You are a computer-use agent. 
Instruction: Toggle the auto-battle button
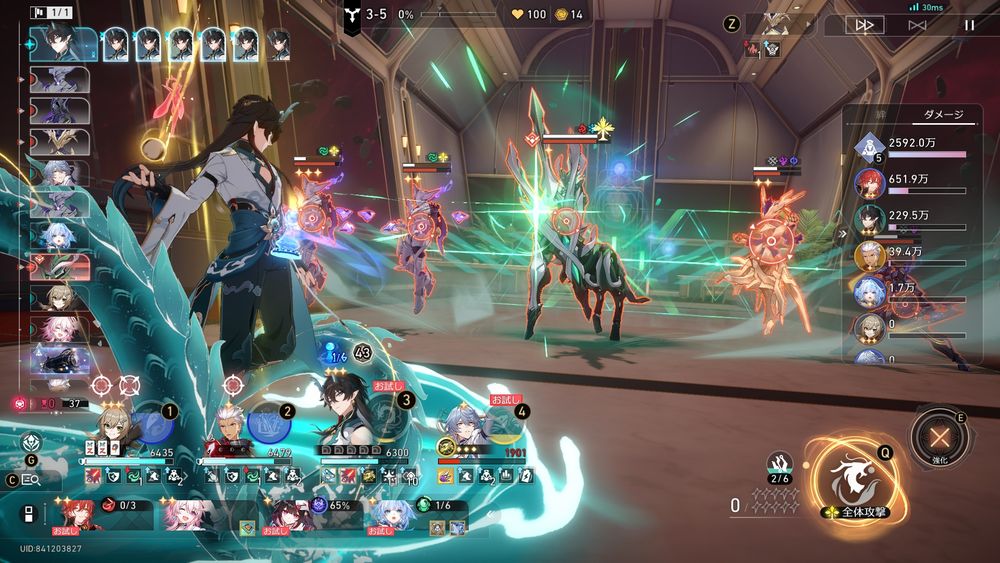917,25
